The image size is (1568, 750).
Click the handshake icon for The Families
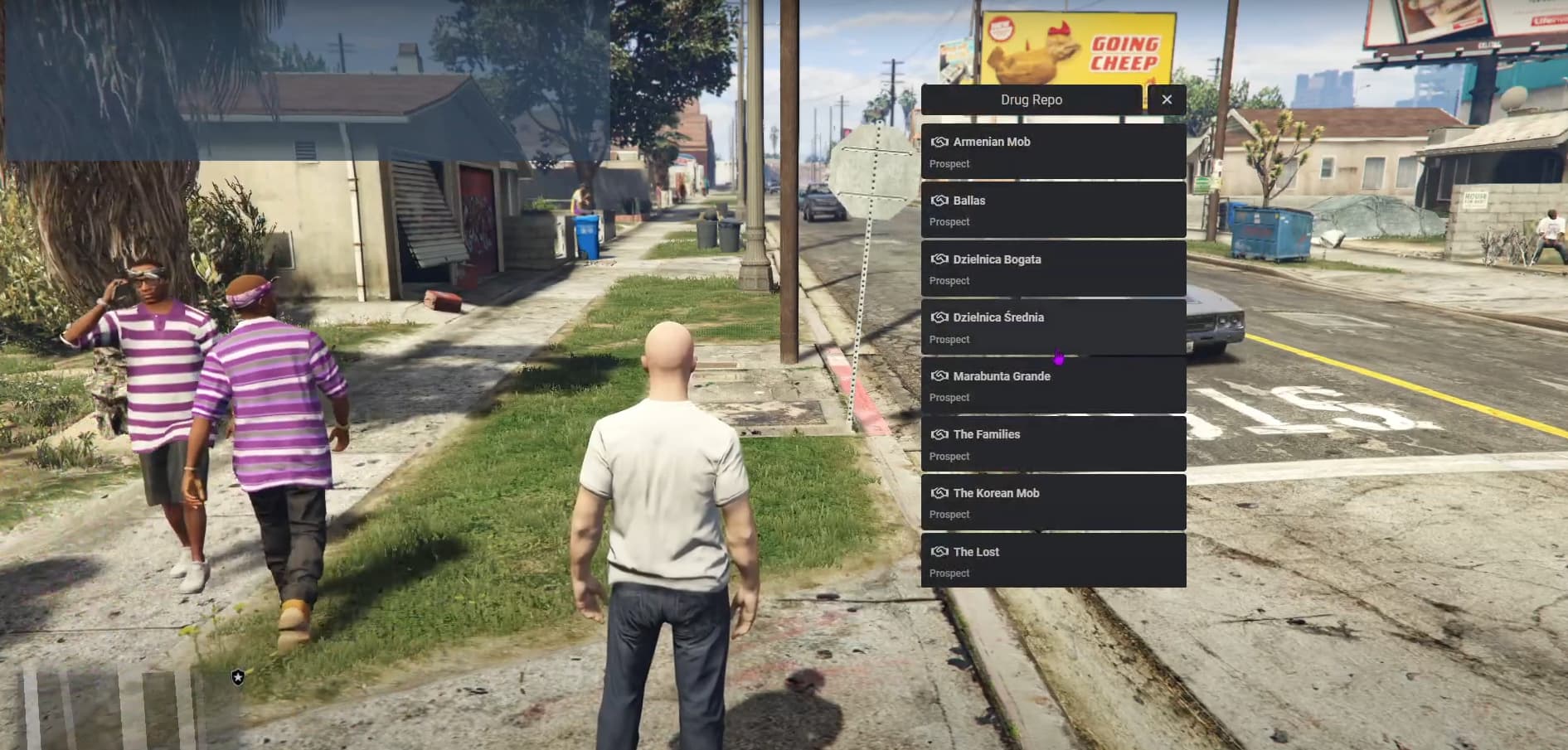pos(939,433)
